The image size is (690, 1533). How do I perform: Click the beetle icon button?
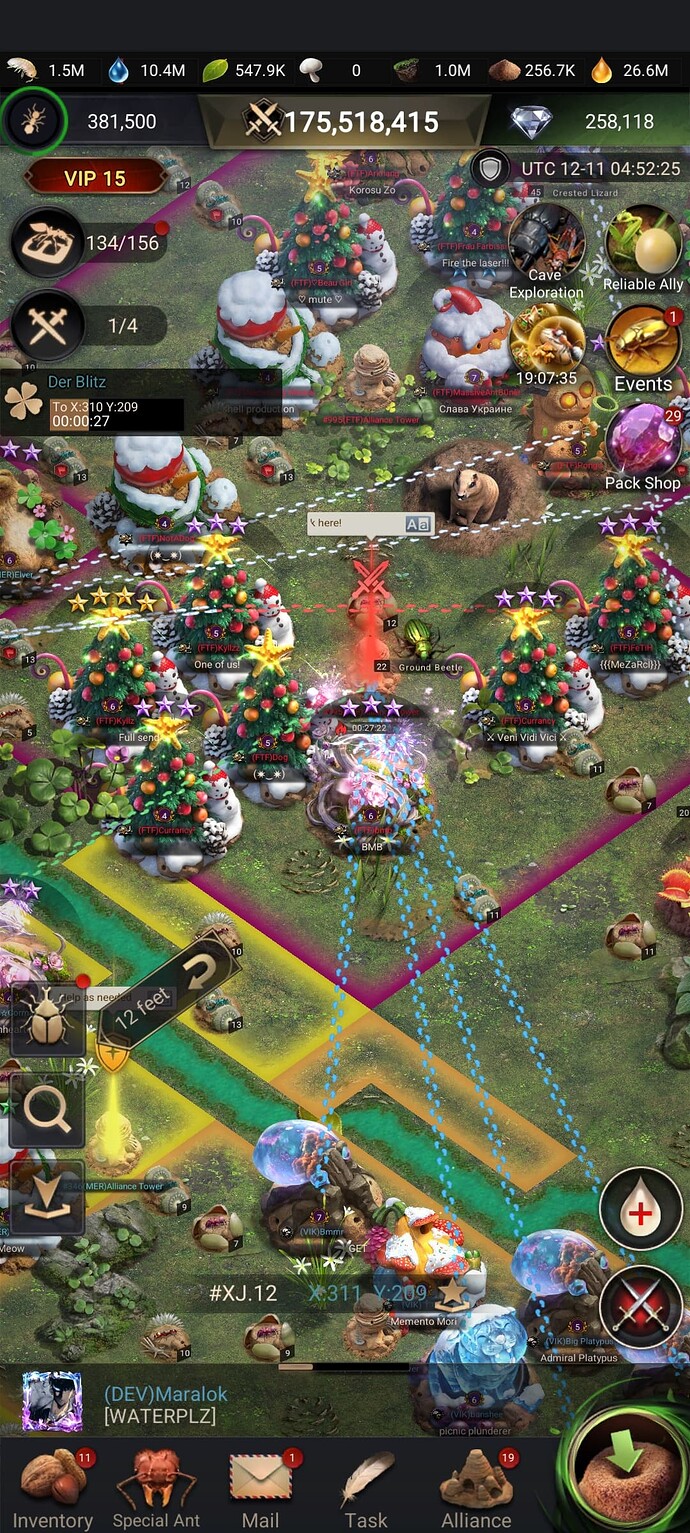47,1020
